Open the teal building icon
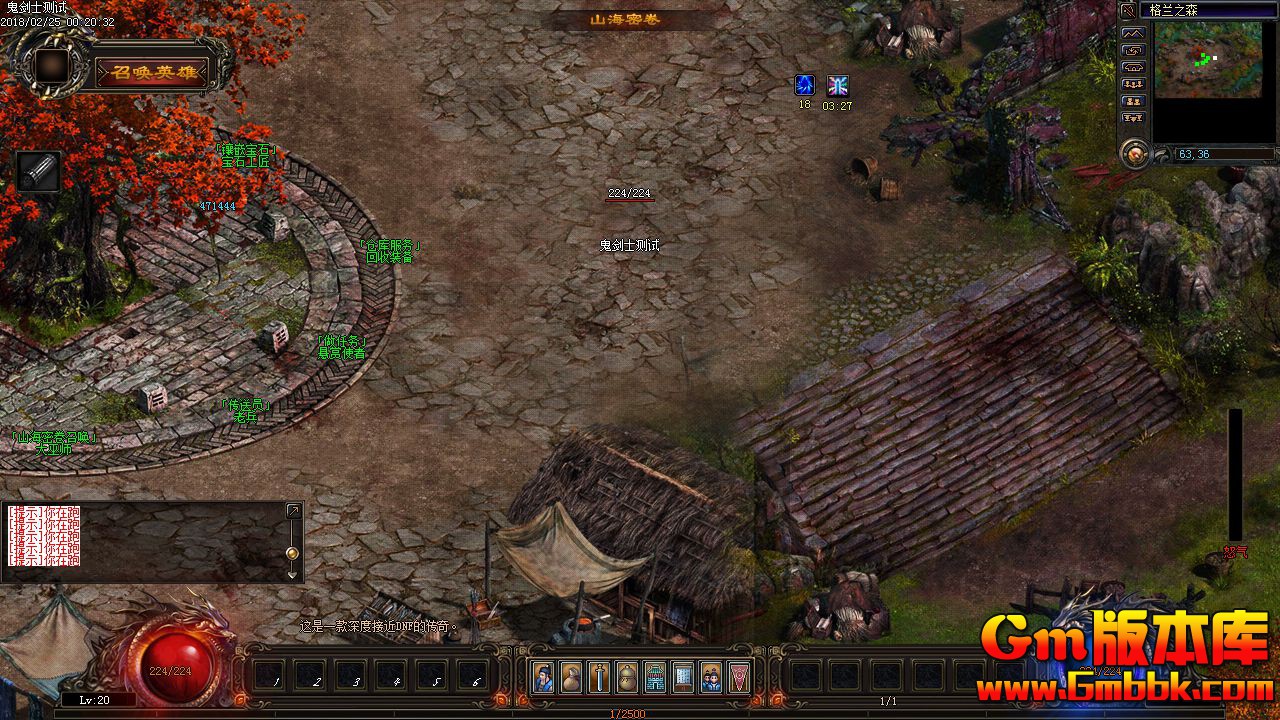Image resolution: width=1280 pixels, height=720 pixels. [655, 677]
